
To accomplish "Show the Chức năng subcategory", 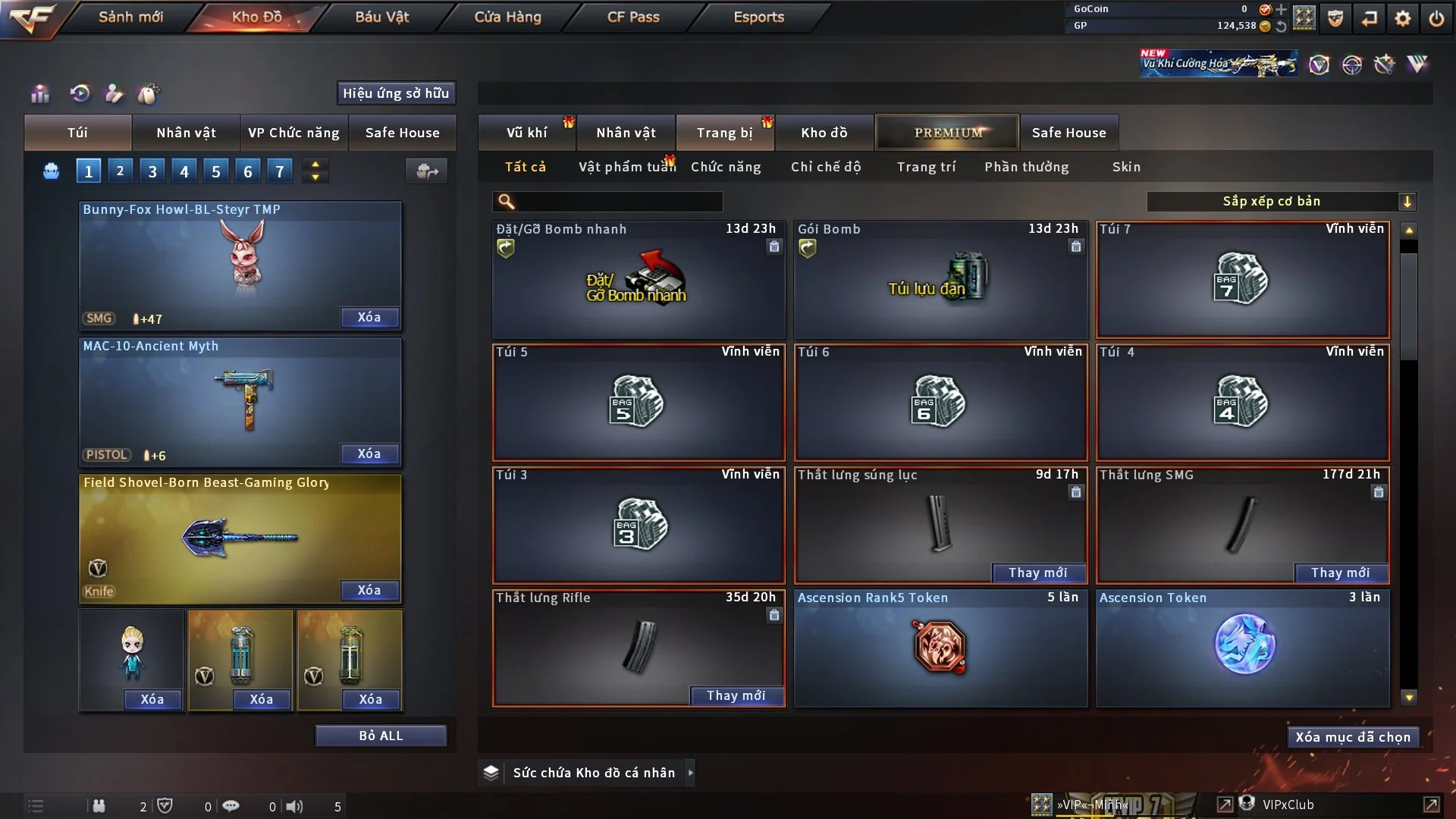I will coord(726,167).
